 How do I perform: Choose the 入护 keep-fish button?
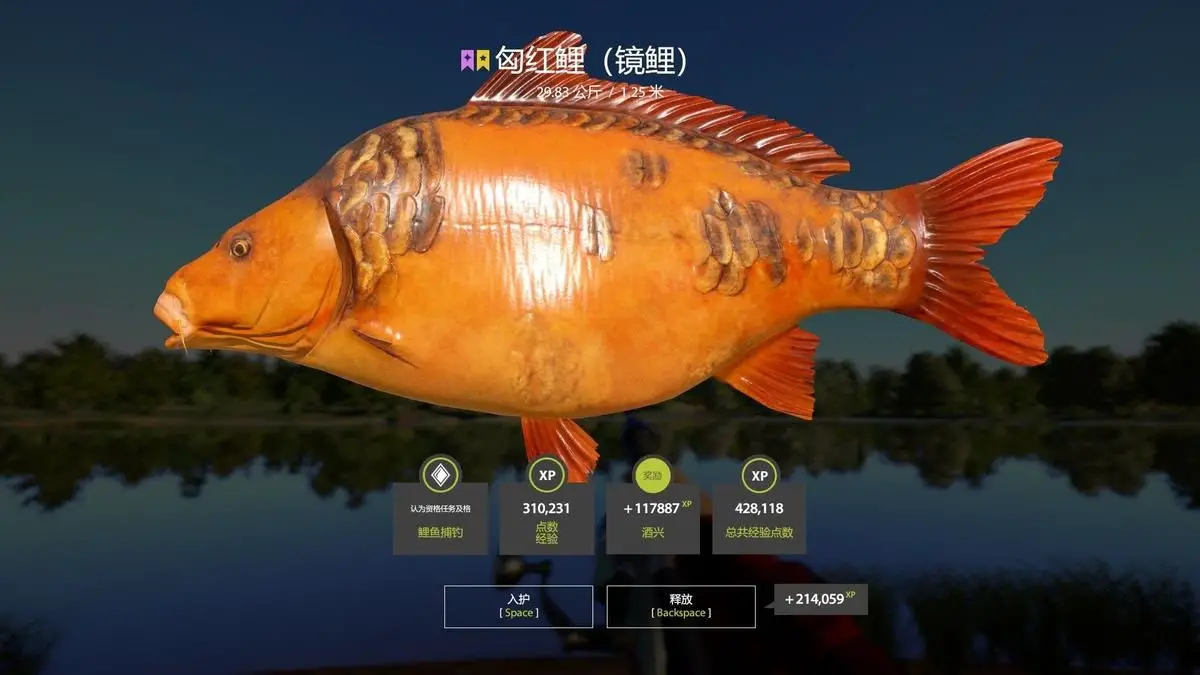coord(518,606)
